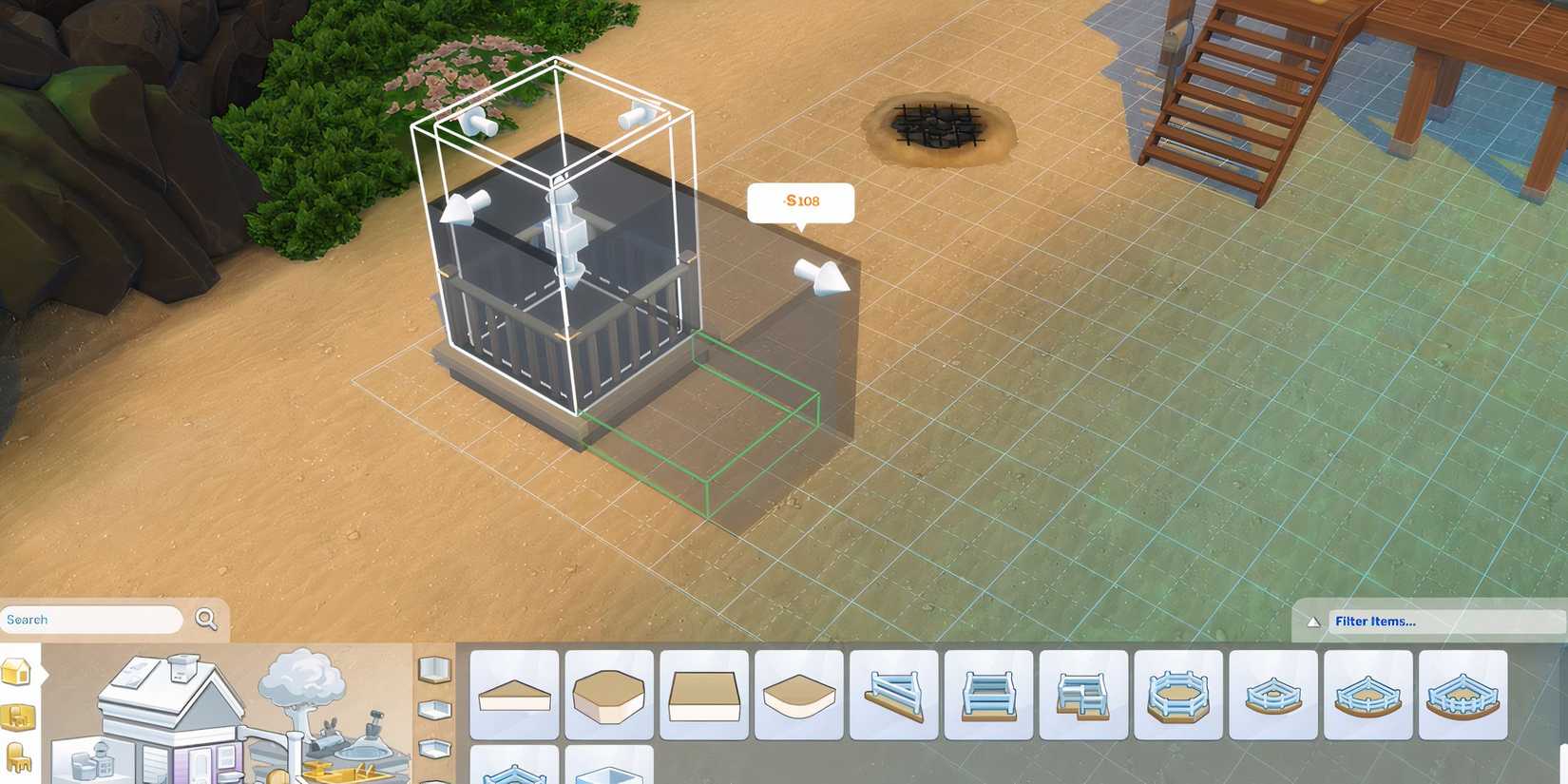1568x784 pixels.
Task: Click the search magnifier icon
Action: click(205, 619)
